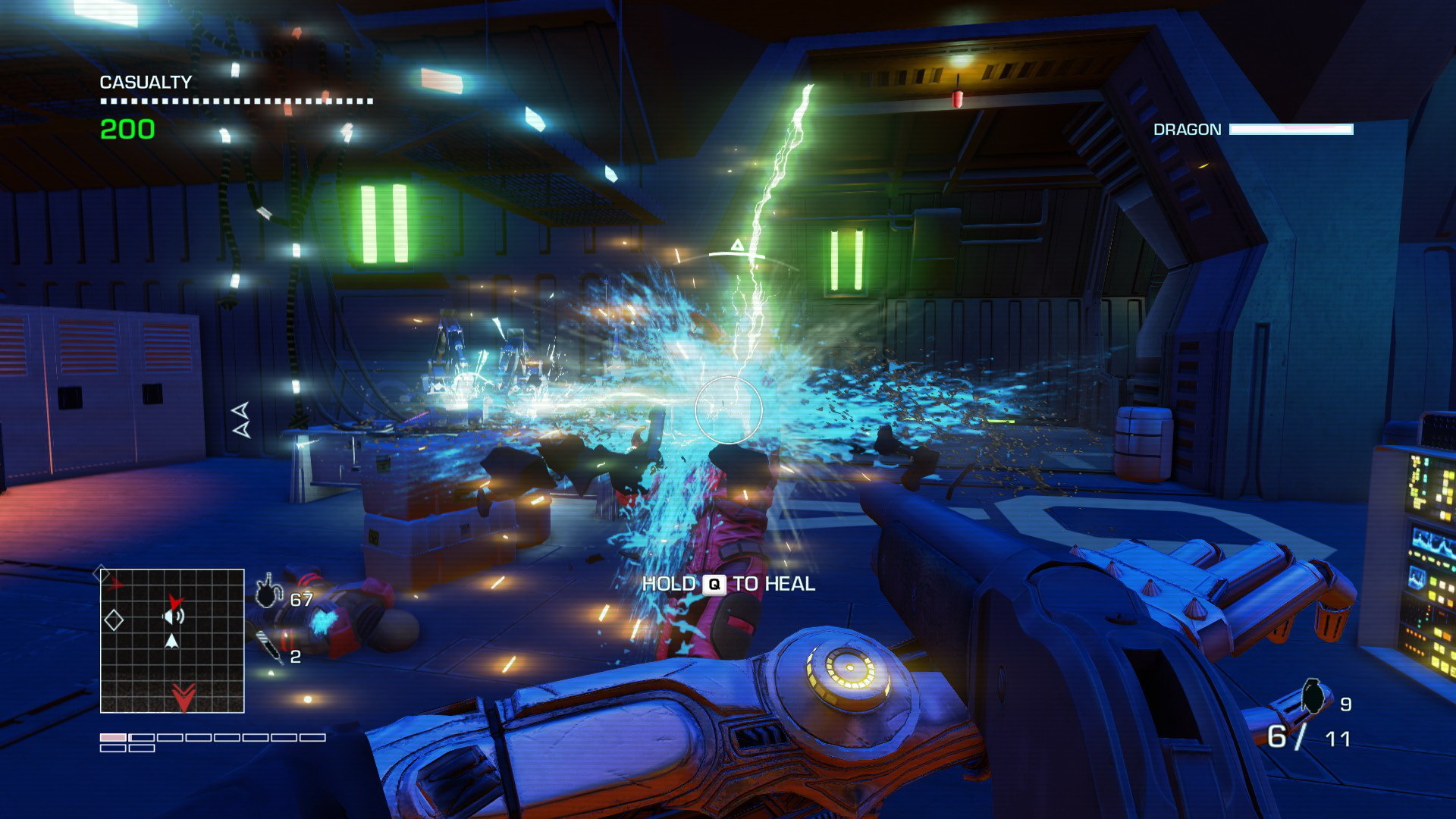Click the grenade icon by the ammo counter
The image size is (1456, 819).
point(1313,696)
